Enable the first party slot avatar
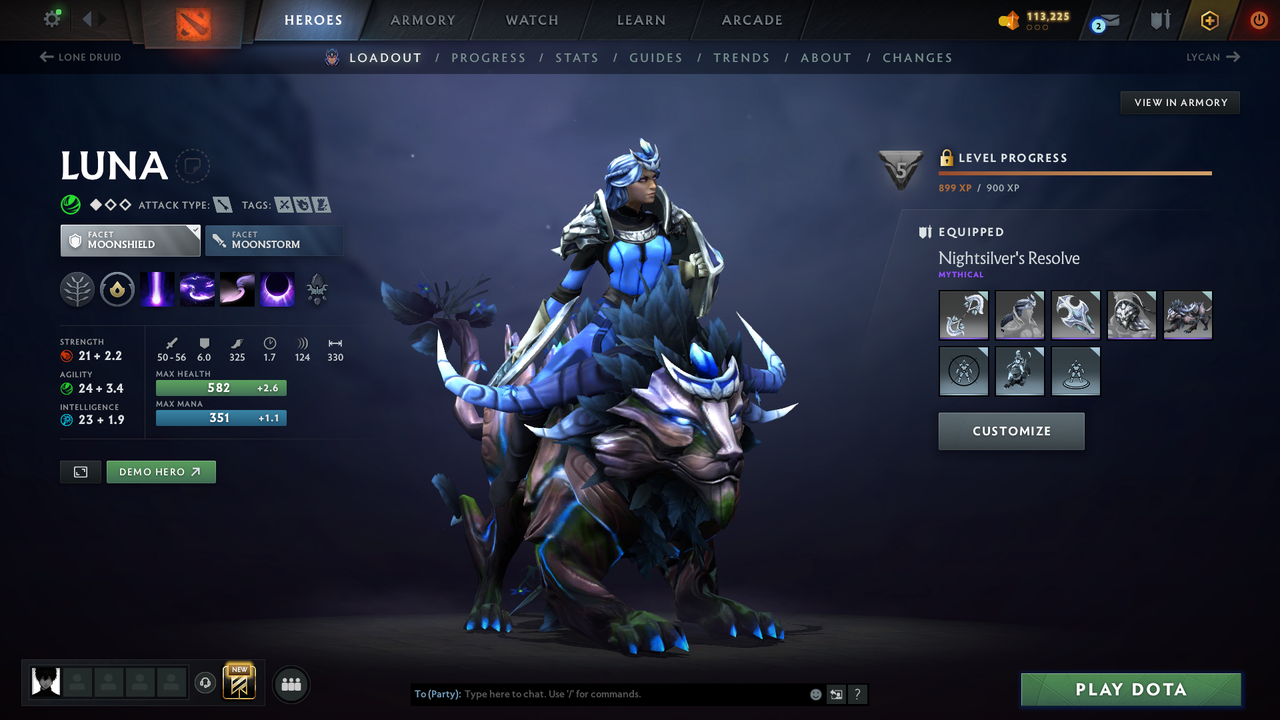1280x720 pixels. click(x=46, y=682)
